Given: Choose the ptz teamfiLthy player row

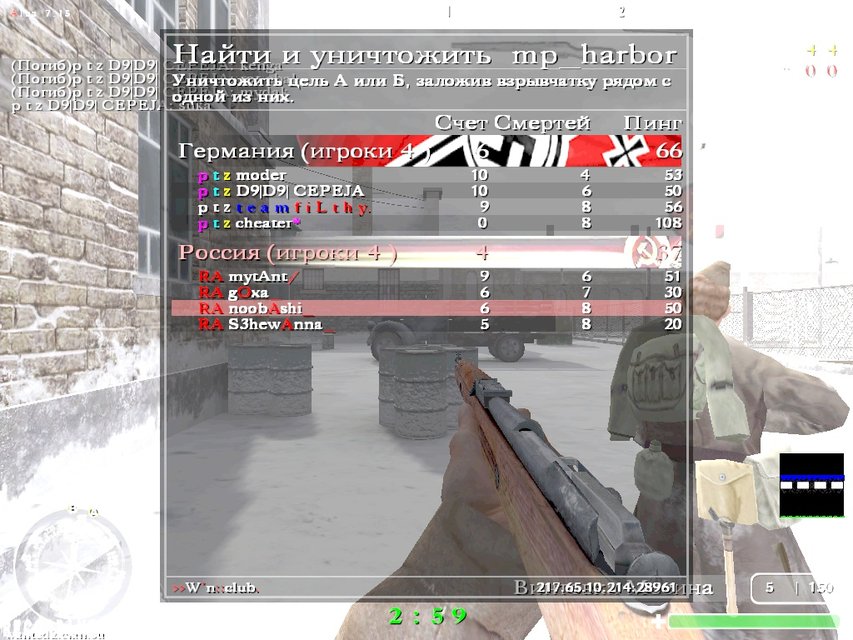Looking at the screenshot, I should click(428, 207).
